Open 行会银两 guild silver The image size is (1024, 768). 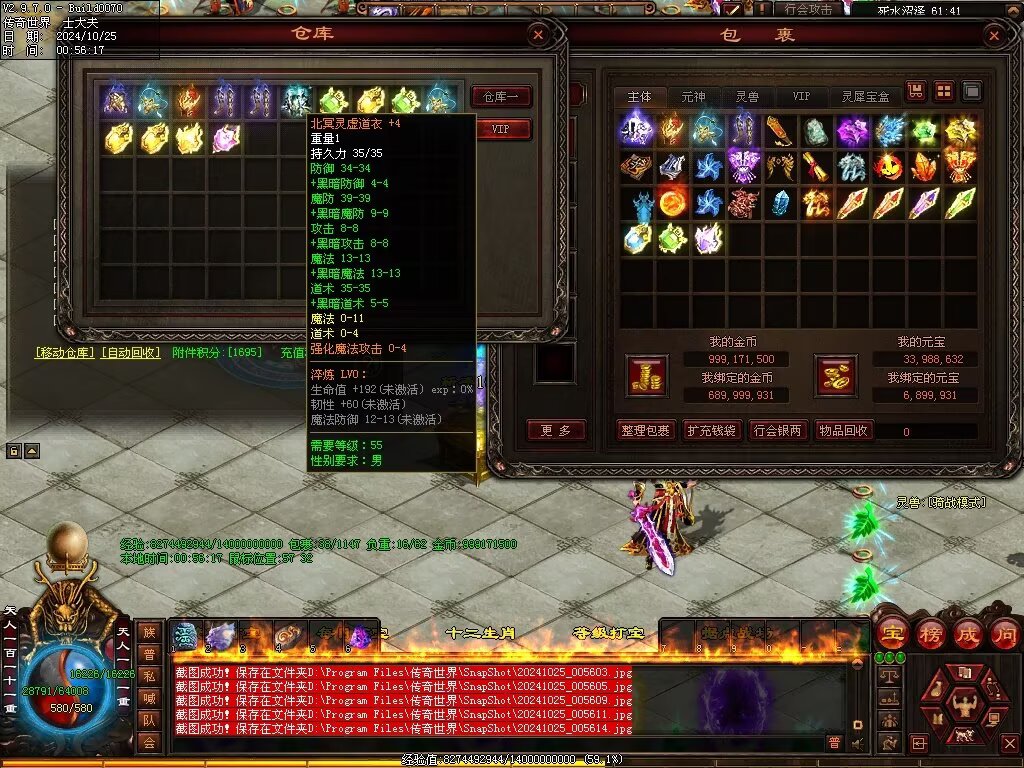(x=777, y=431)
